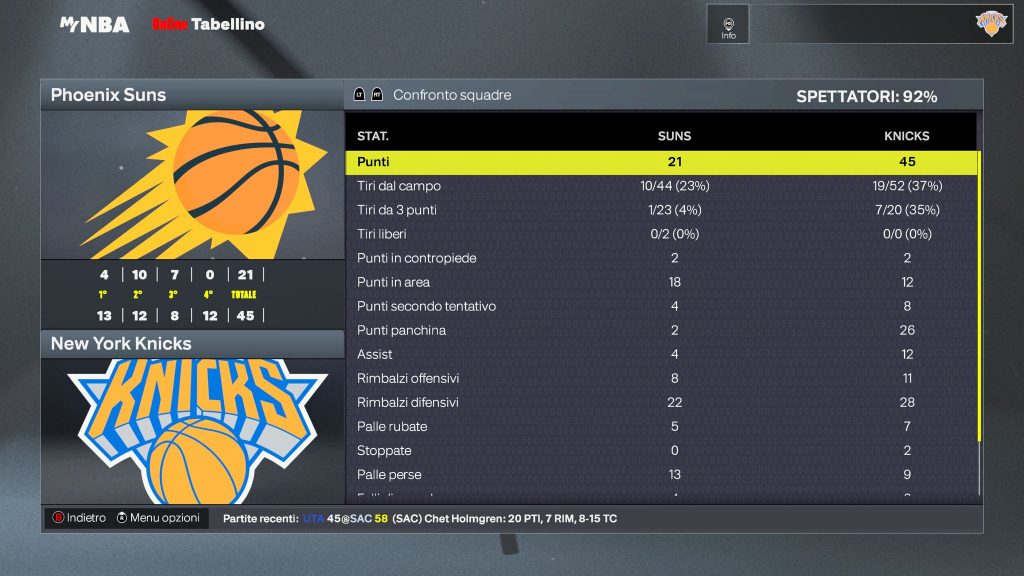The height and width of the screenshot is (576, 1024).
Task: Select the Punti in area row
Action: (x=660, y=282)
